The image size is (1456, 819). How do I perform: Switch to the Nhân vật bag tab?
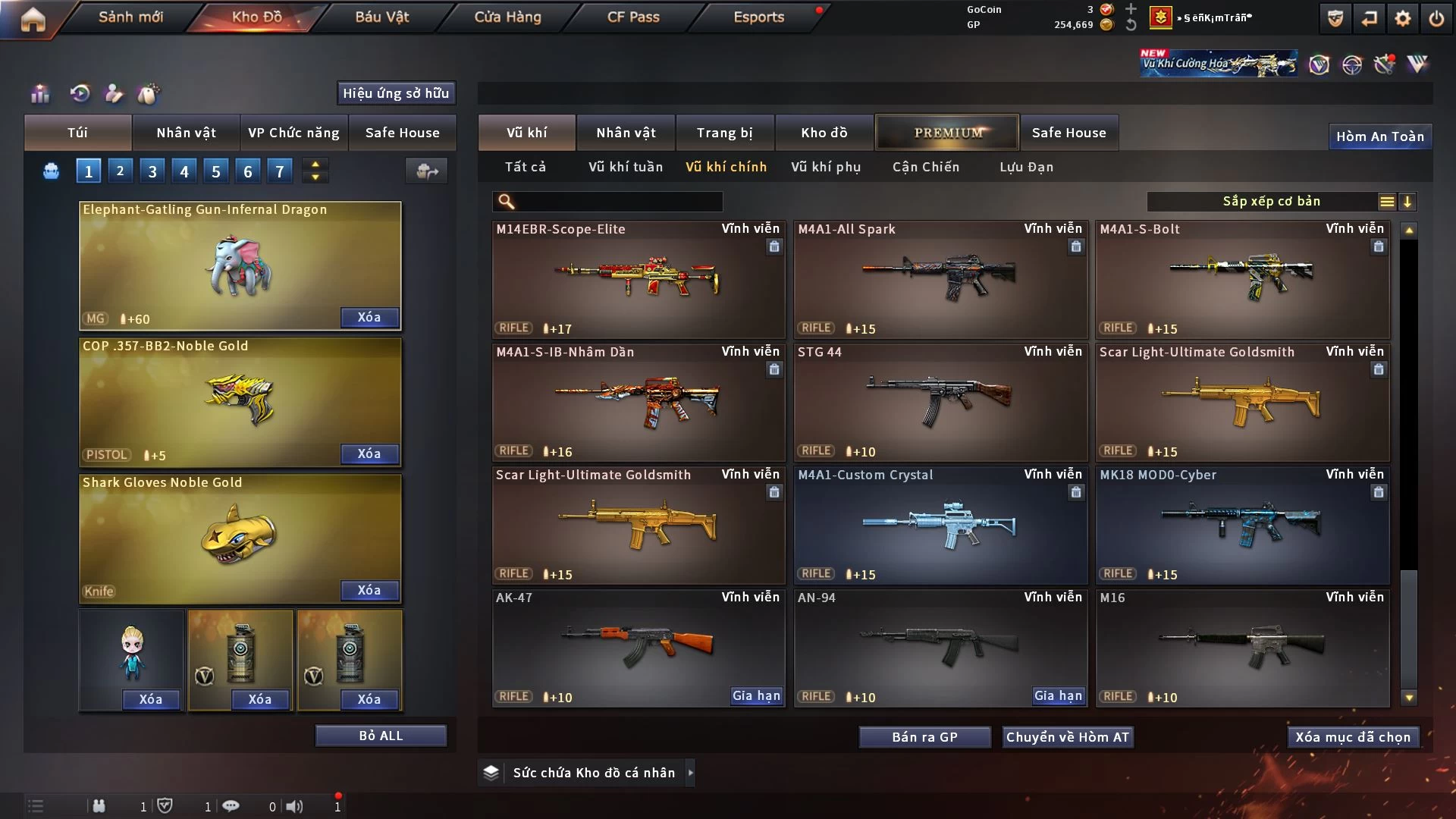[x=186, y=133]
